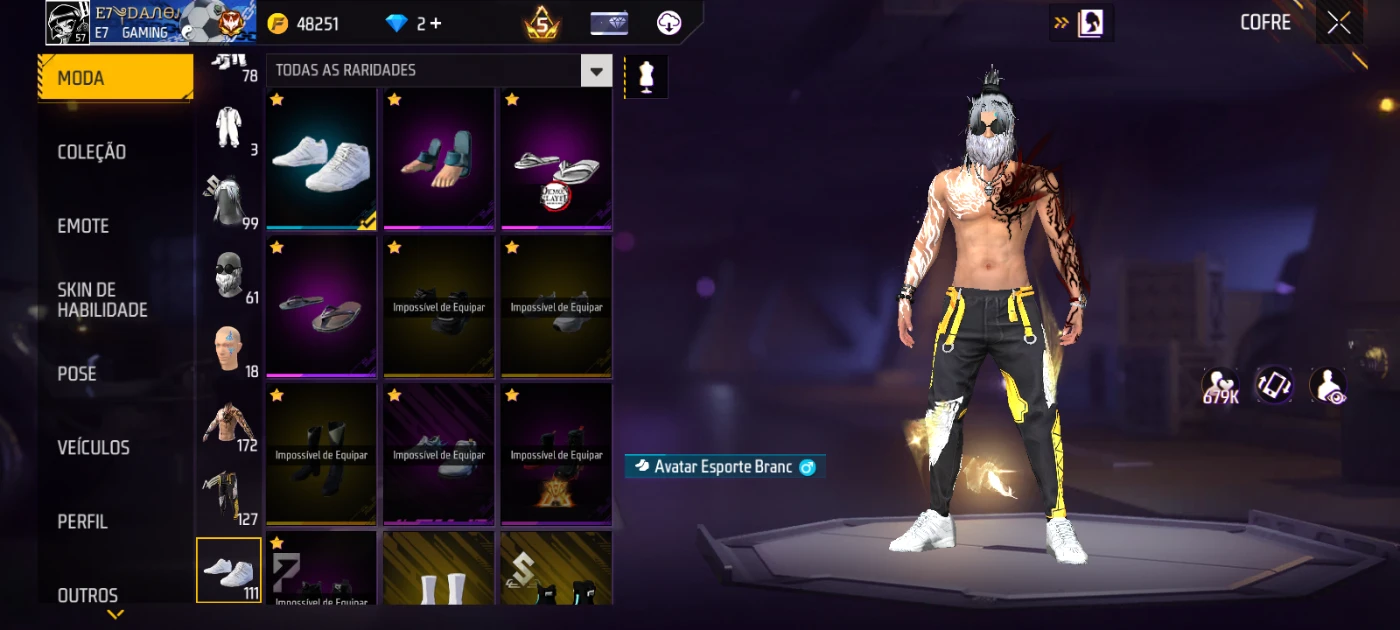
Task: Choose the teal ankle-strap barefoot item
Action: 439,160
